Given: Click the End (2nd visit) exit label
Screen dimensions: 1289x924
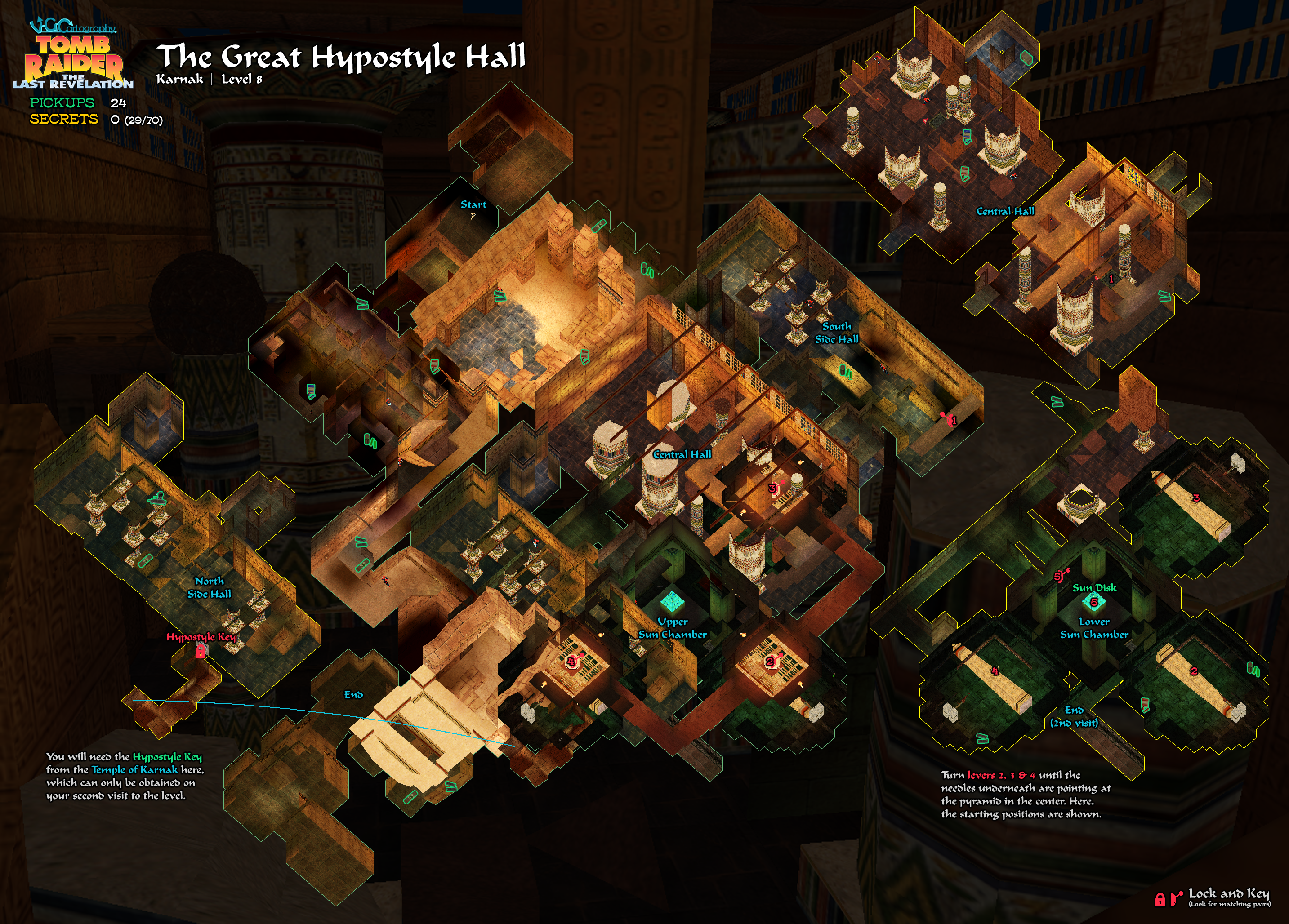Looking at the screenshot, I should click(x=1074, y=716).
